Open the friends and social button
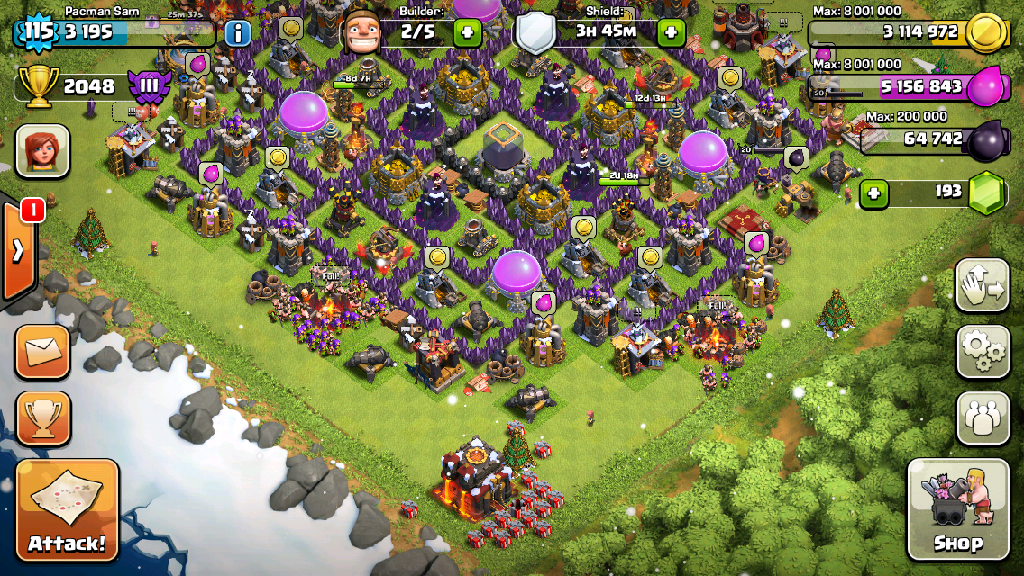 pos(982,416)
